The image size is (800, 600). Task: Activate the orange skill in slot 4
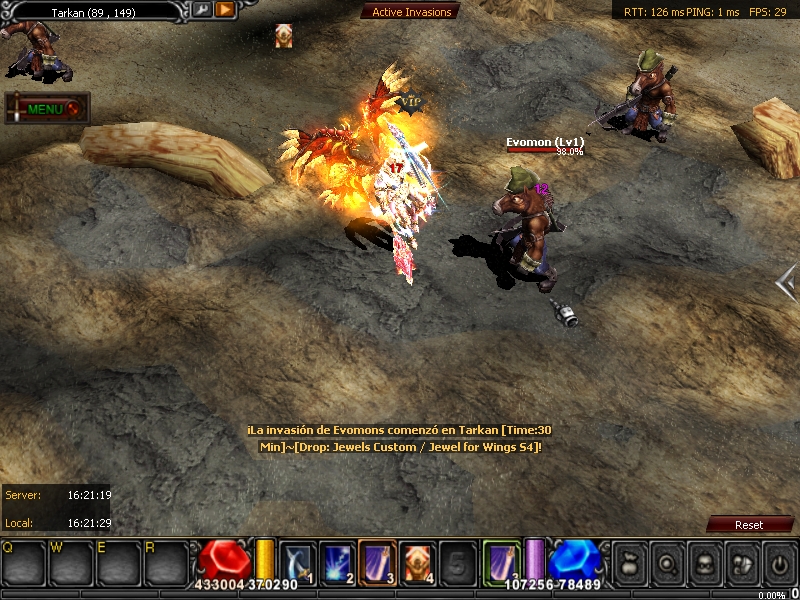pos(417,561)
